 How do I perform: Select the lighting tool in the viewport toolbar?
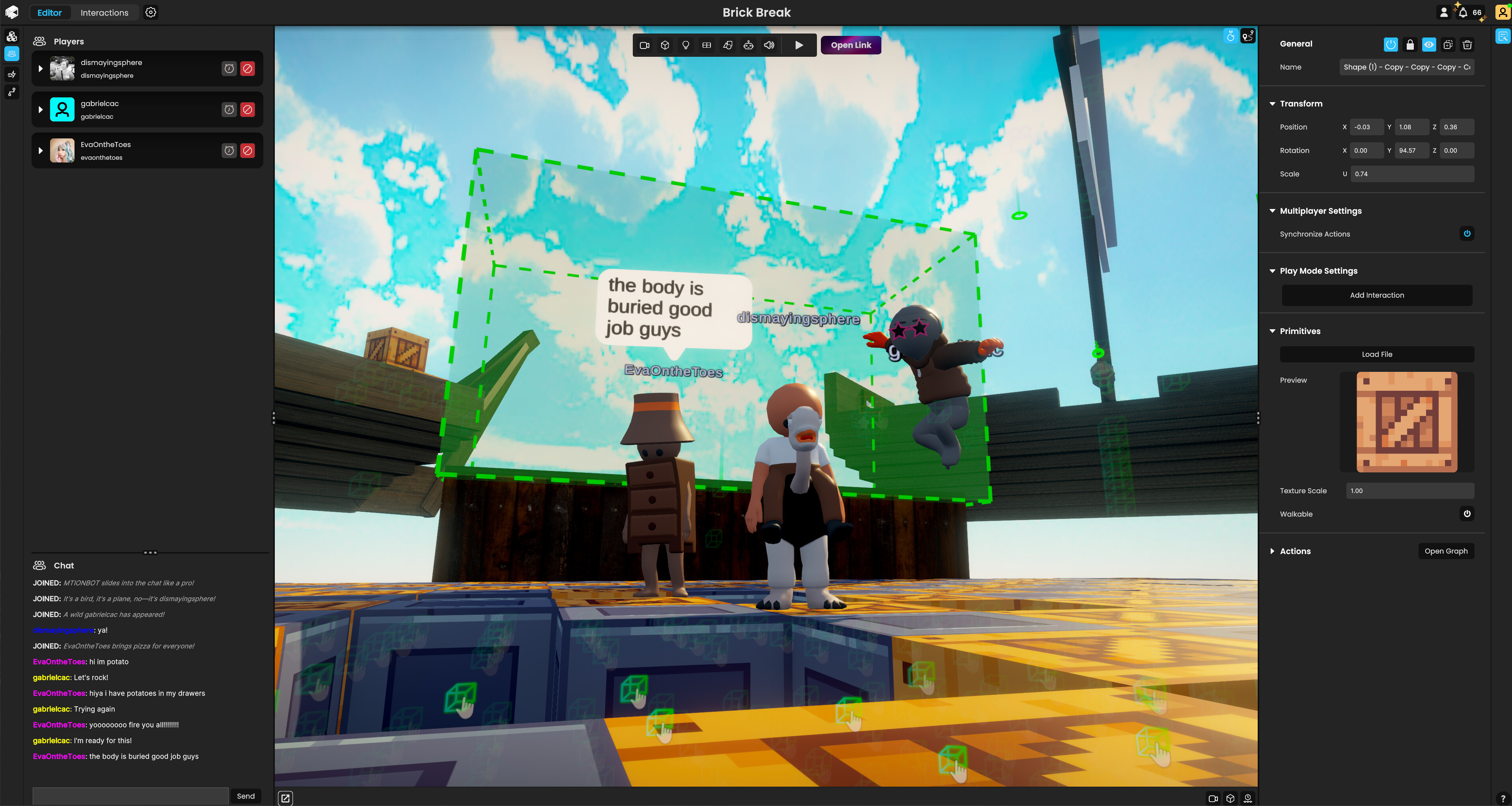click(685, 45)
